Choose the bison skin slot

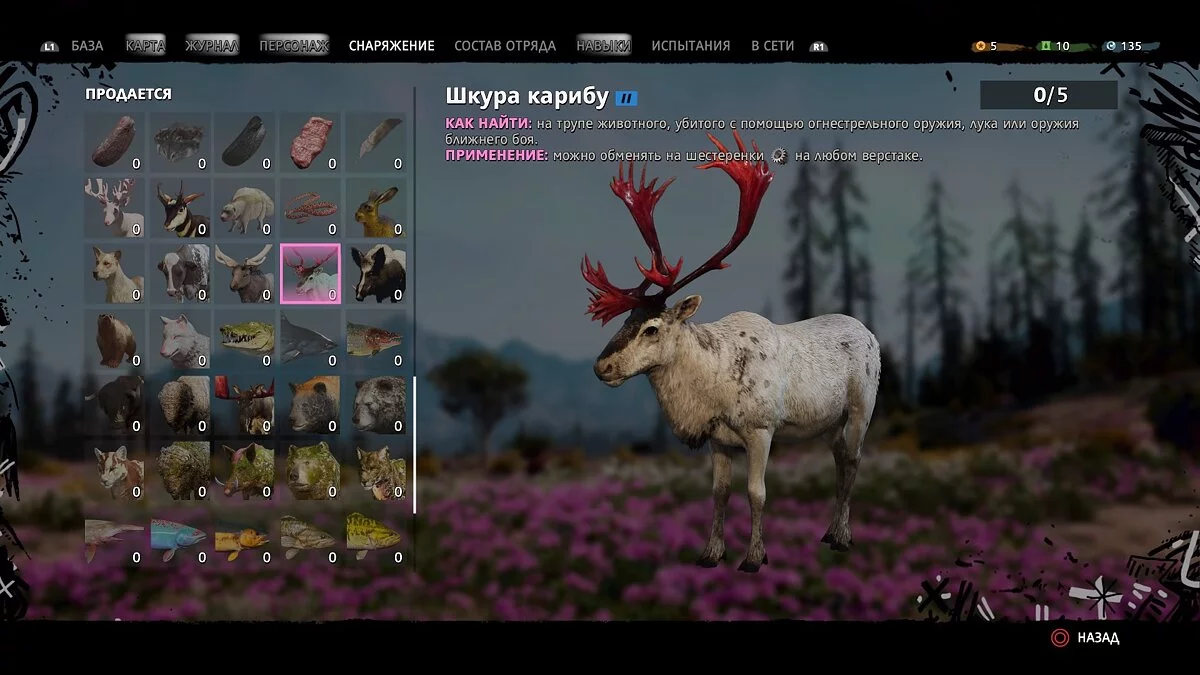click(x=180, y=404)
